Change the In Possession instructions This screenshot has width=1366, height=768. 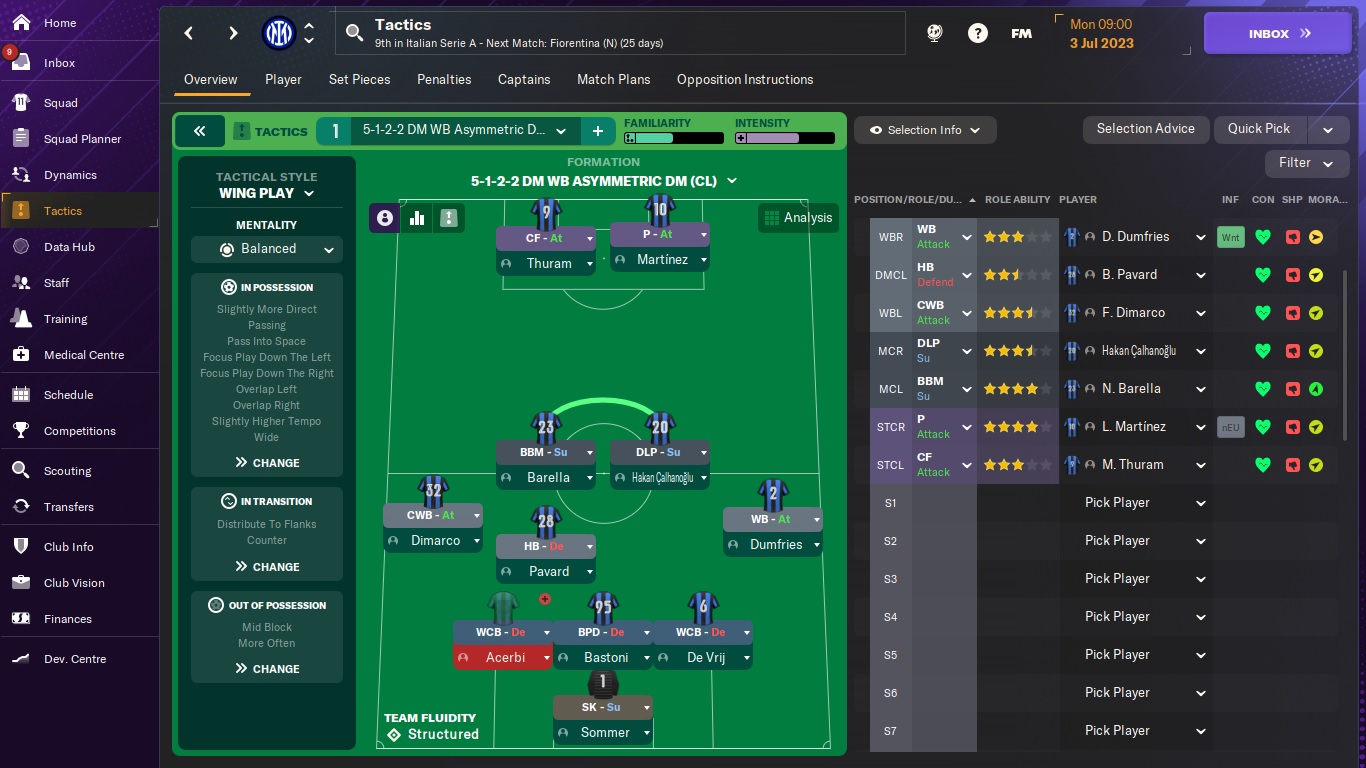coord(267,463)
